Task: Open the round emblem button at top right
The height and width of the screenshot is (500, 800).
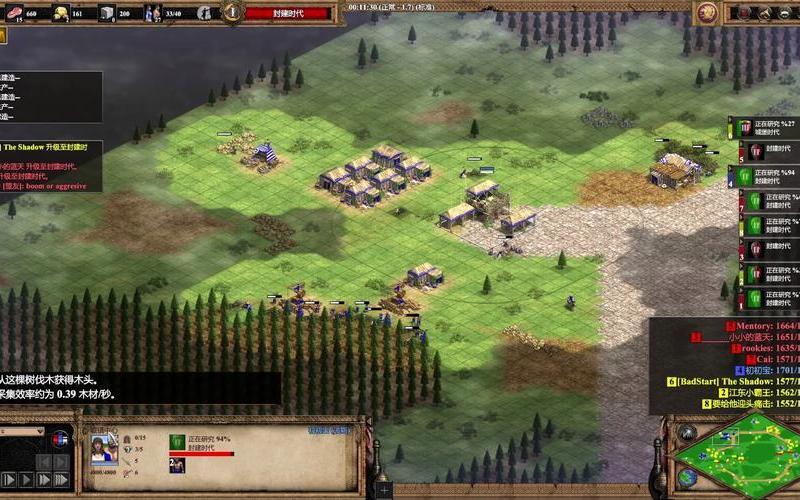Action: (x=708, y=12)
